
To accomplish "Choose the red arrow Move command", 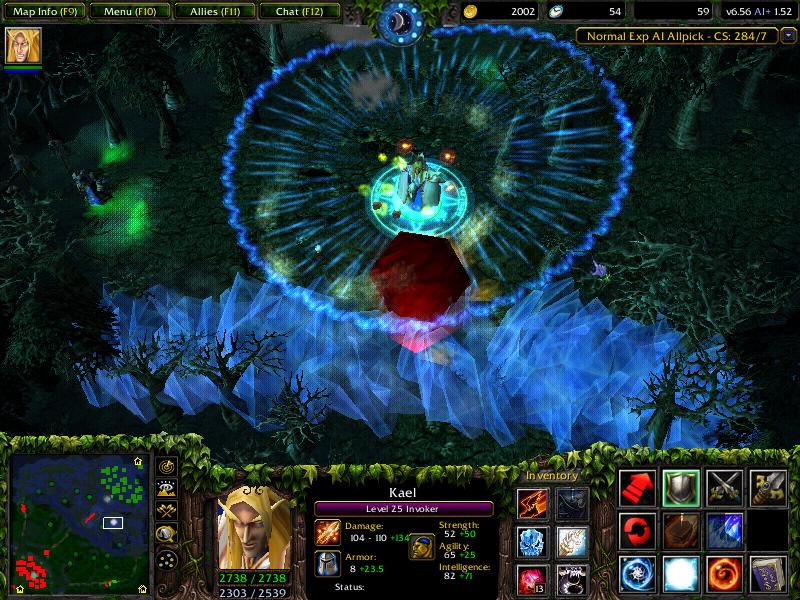I will [638, 487].
